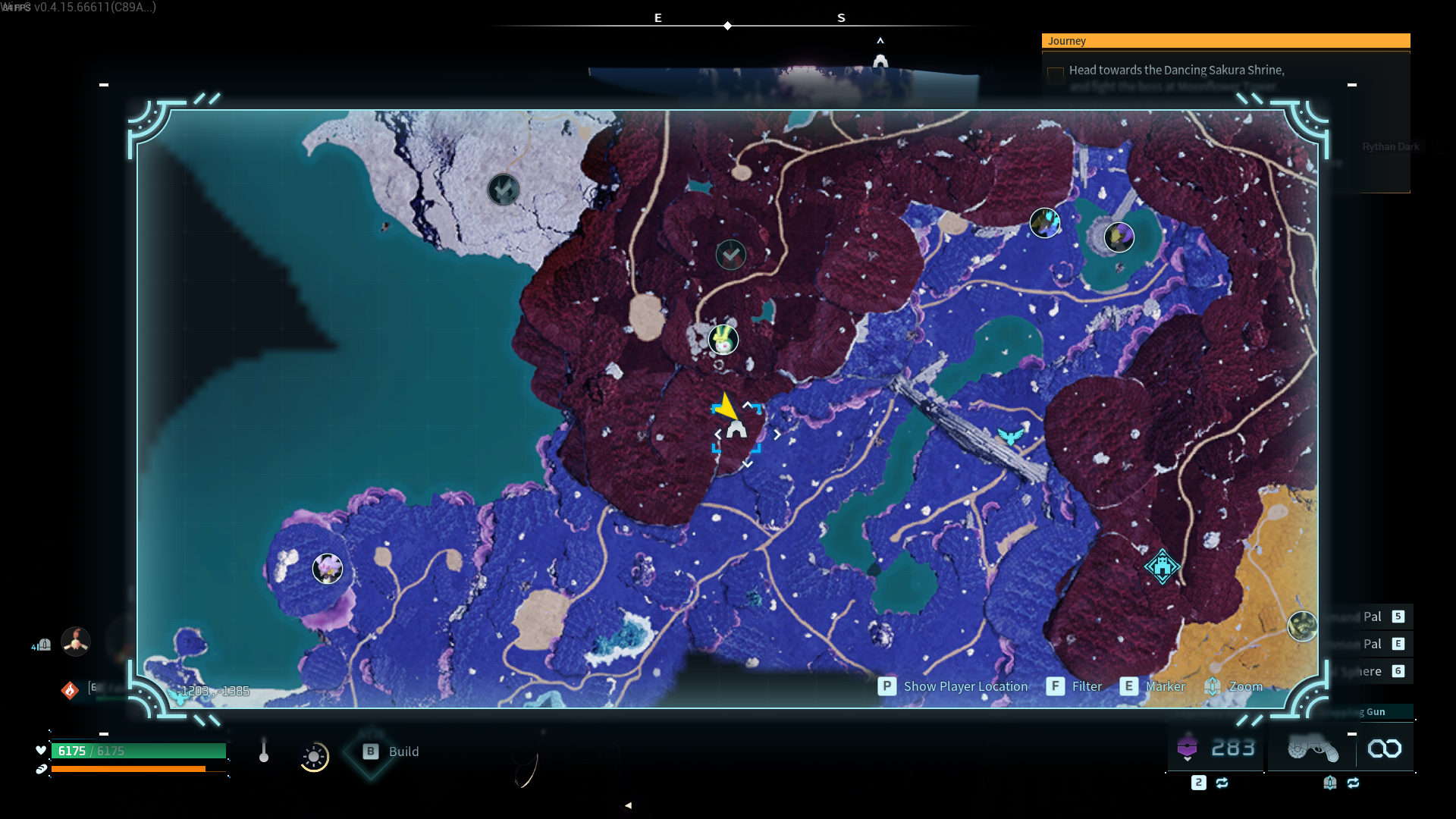Select the cyan eagle fast travel marker
This screenshot has width=1456, height=819.
1010,436
